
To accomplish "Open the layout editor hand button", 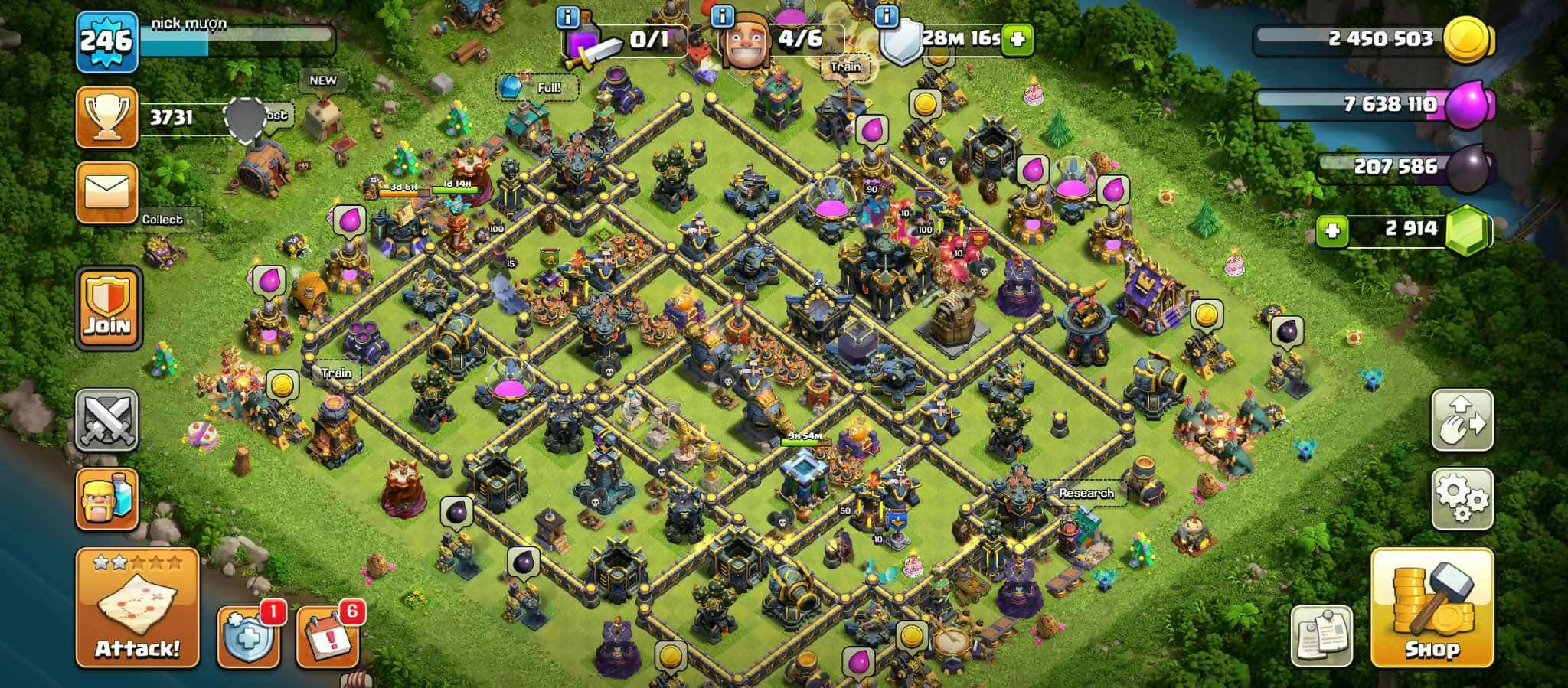I will coord(1462,420).
